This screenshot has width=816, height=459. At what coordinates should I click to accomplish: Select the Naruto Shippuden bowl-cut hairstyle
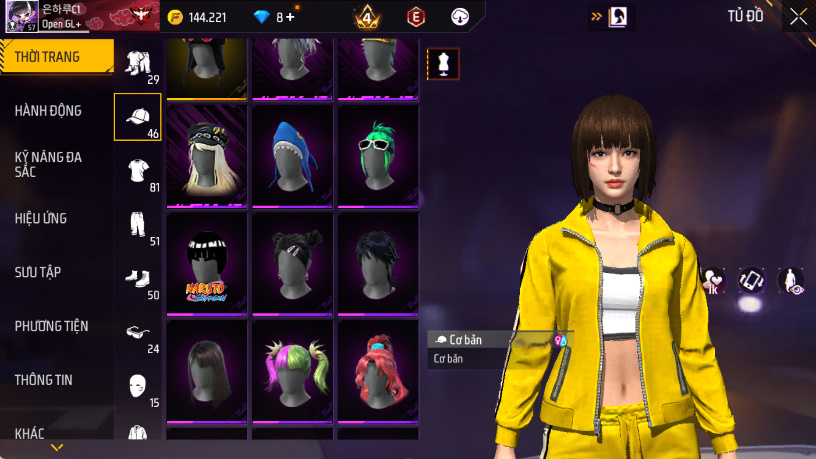point(206,262)
